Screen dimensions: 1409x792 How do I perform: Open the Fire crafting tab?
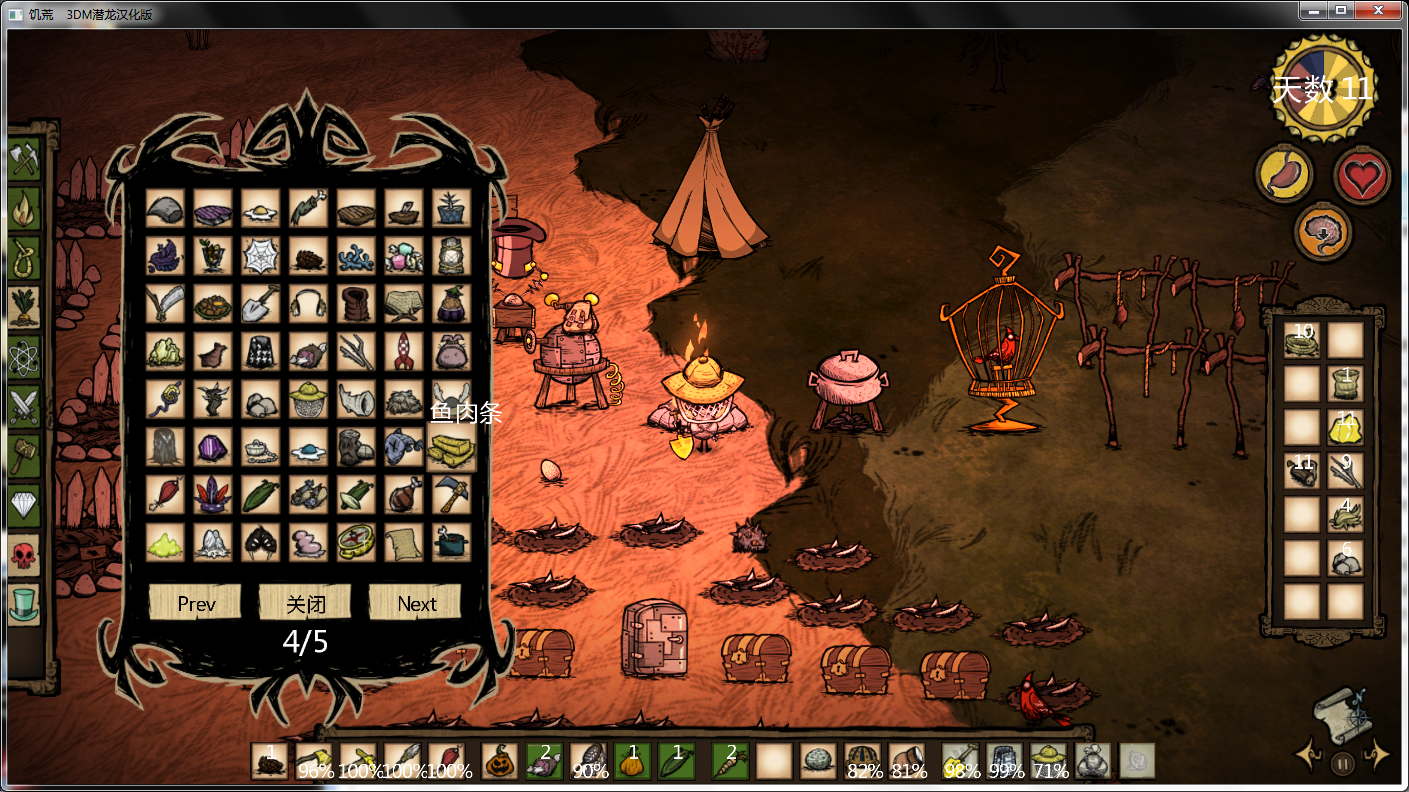[24, 209]
